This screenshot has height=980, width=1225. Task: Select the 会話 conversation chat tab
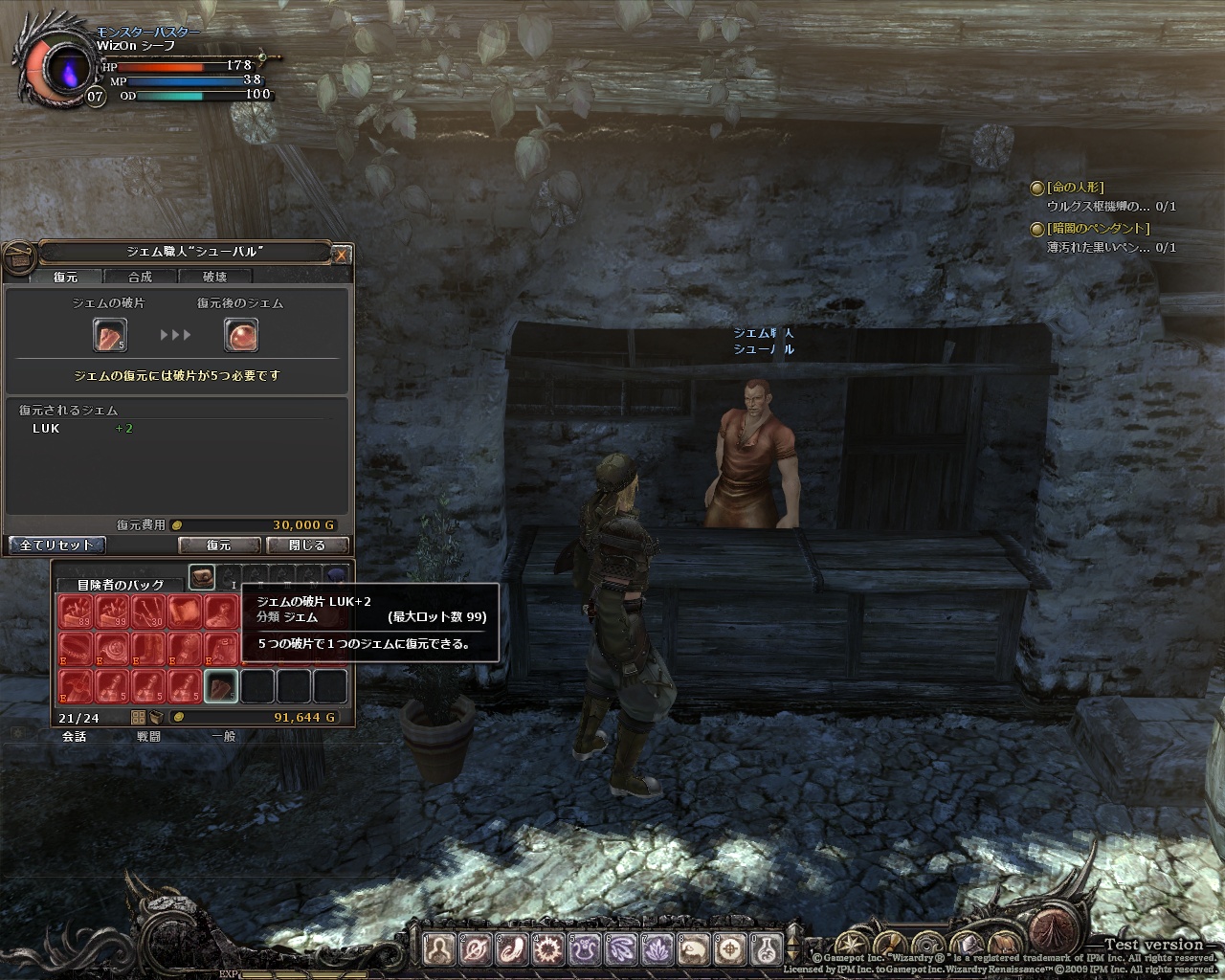(x=74, y=737)
